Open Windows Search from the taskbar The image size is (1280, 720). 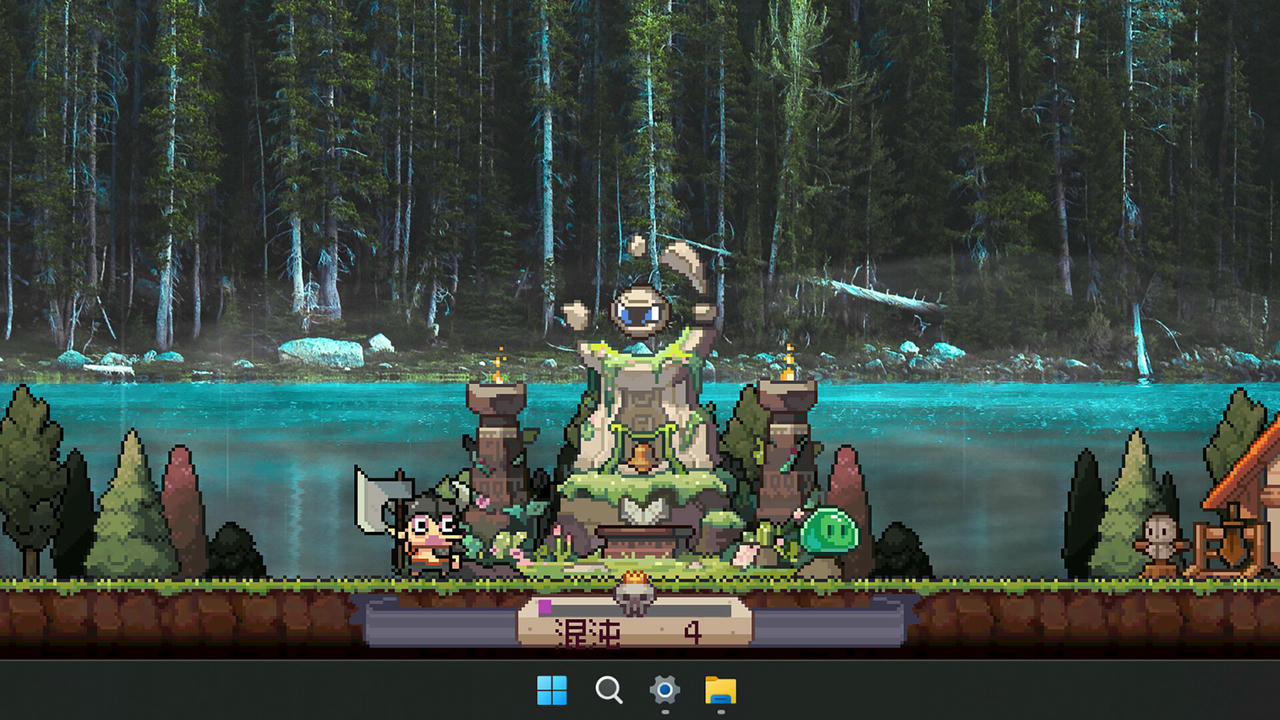(x=609, y=691)
